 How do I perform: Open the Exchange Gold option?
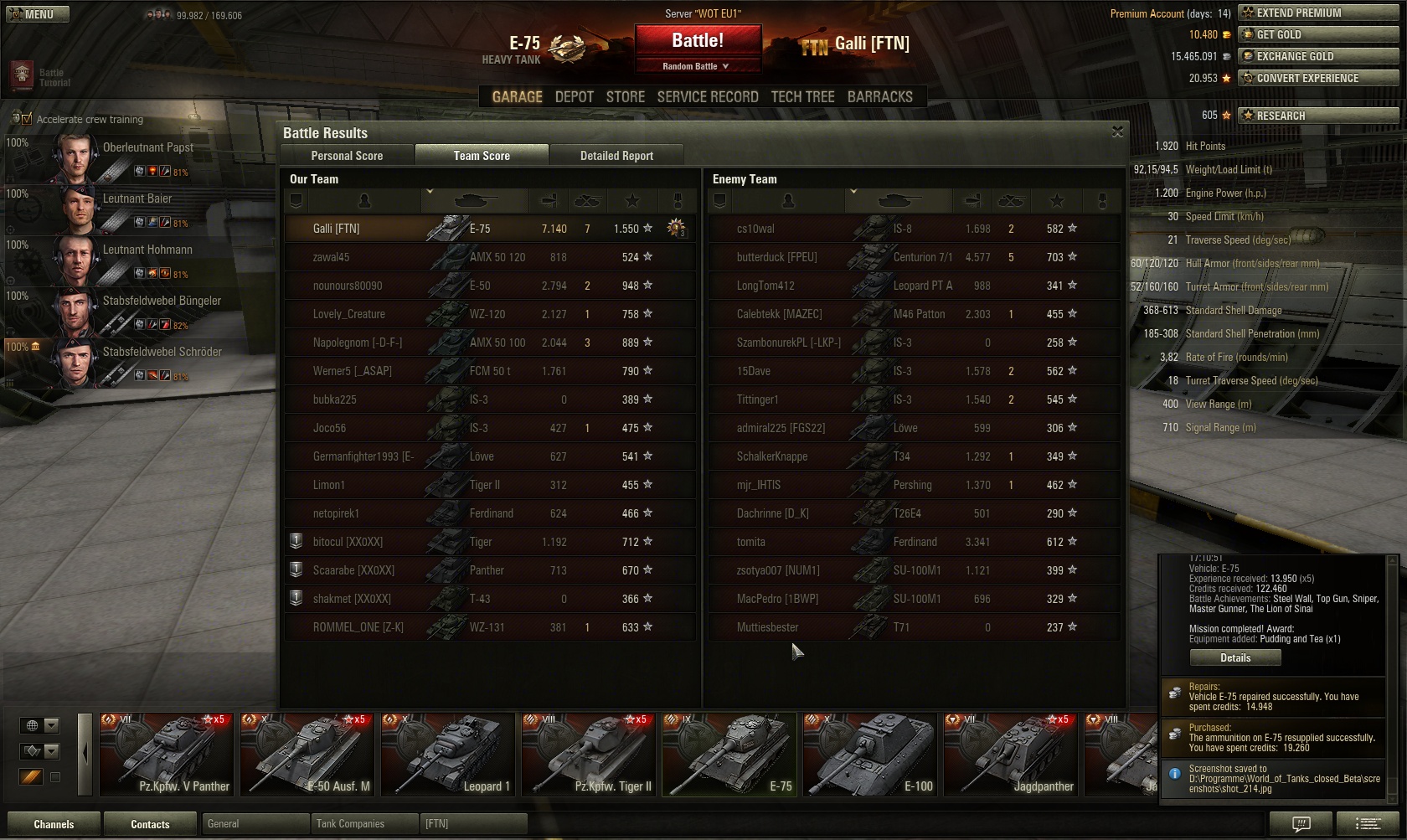click(x=1319, y=56)
